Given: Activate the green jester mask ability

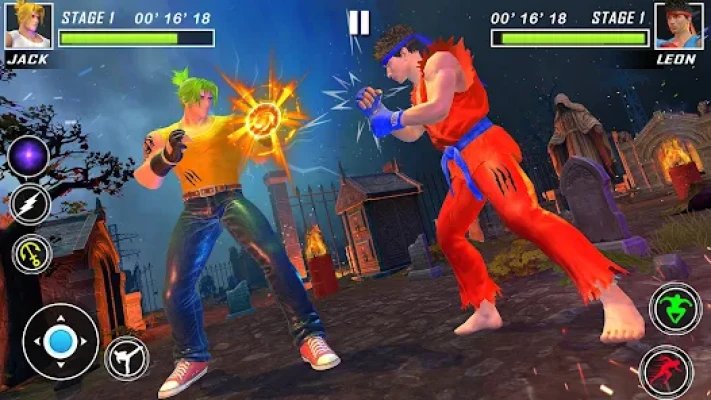Looking at the screenshot, I should click(x=675, y=307).
